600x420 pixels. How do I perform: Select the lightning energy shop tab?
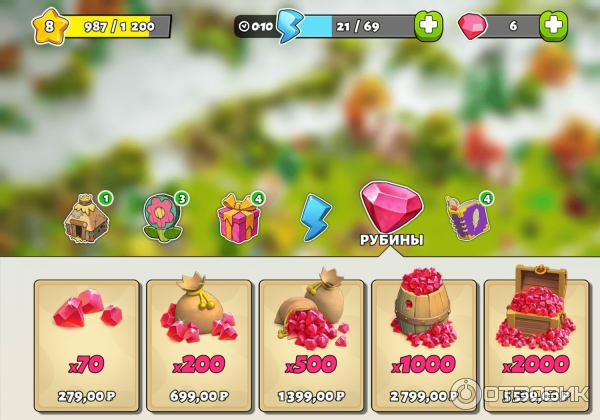coord(315,215)
